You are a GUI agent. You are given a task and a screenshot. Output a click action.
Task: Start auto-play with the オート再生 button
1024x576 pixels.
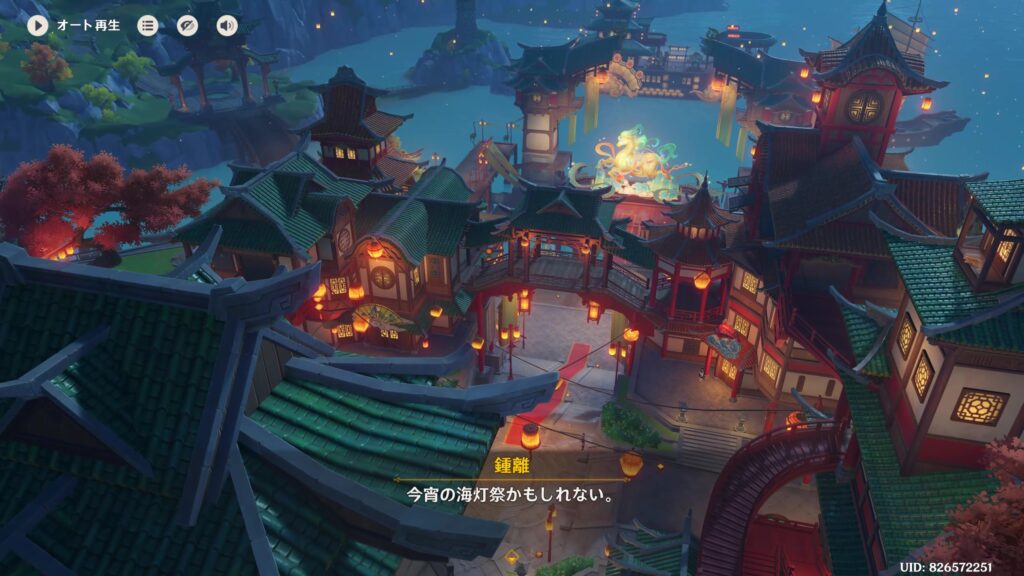(38, 25)
